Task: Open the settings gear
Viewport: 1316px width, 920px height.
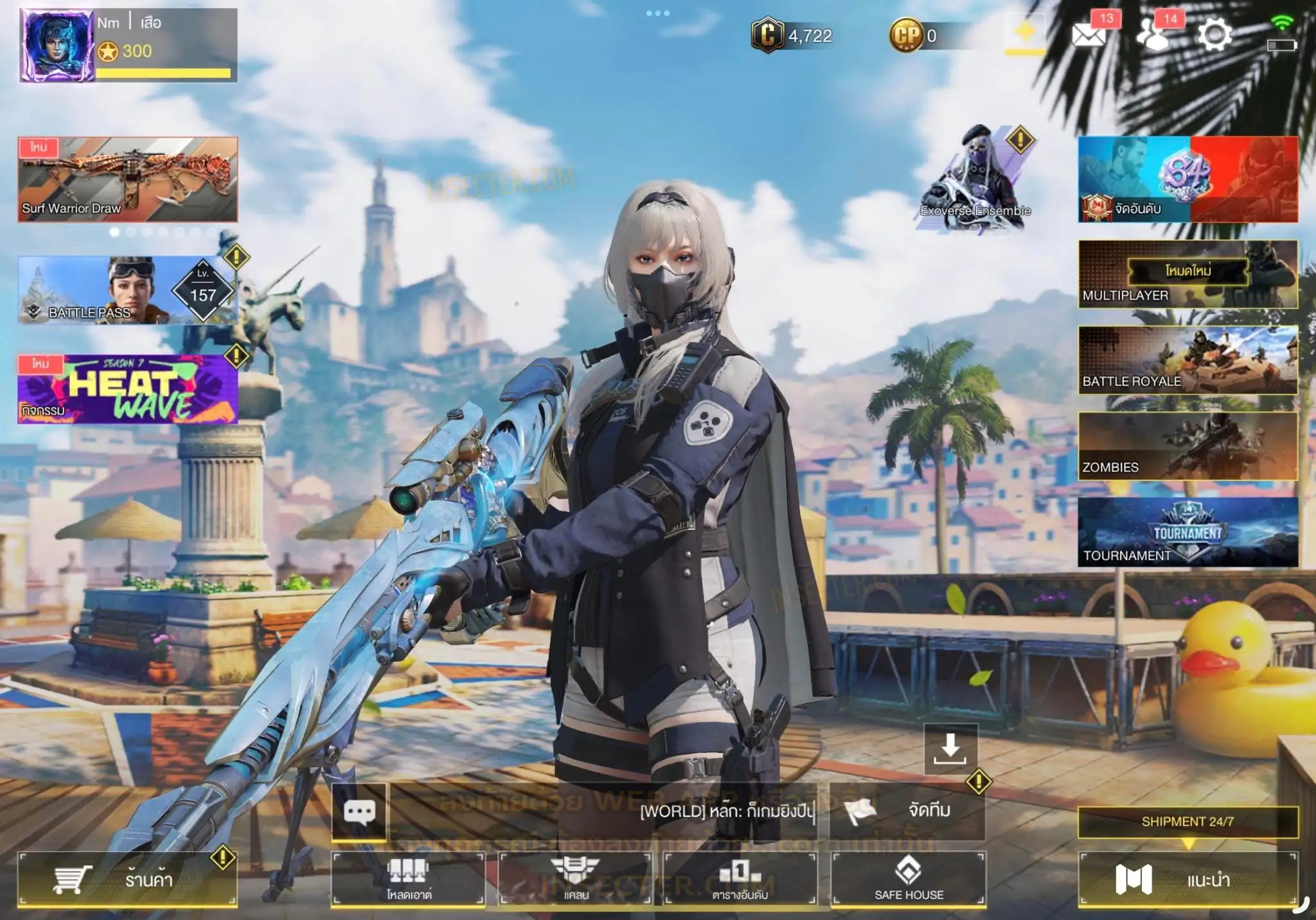Action: 1214,35
